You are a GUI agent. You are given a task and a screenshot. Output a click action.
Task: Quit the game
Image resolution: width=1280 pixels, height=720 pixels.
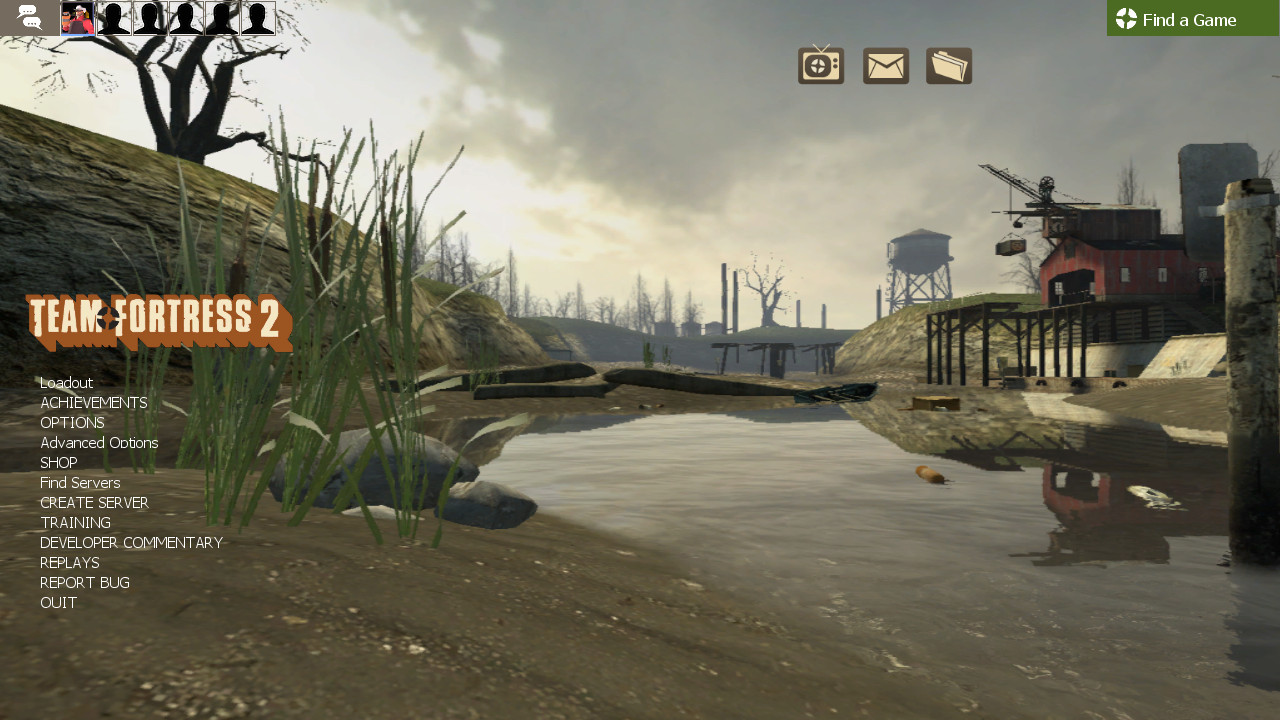(x=57, y=602)
